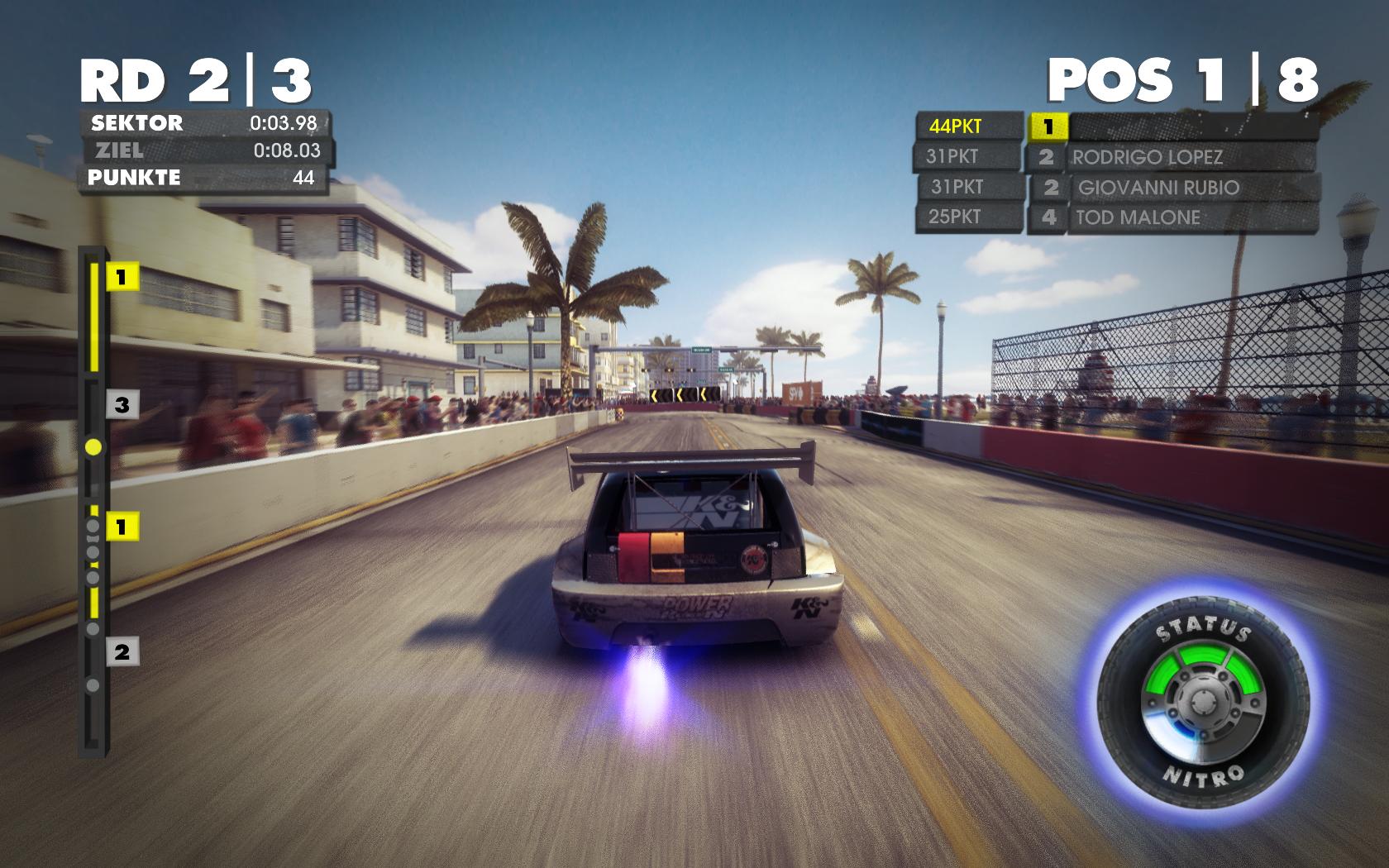Select Rodrigo Lopez in the standings list
The height and width of the screenshot is (868, 1389).
point(1170,157)
